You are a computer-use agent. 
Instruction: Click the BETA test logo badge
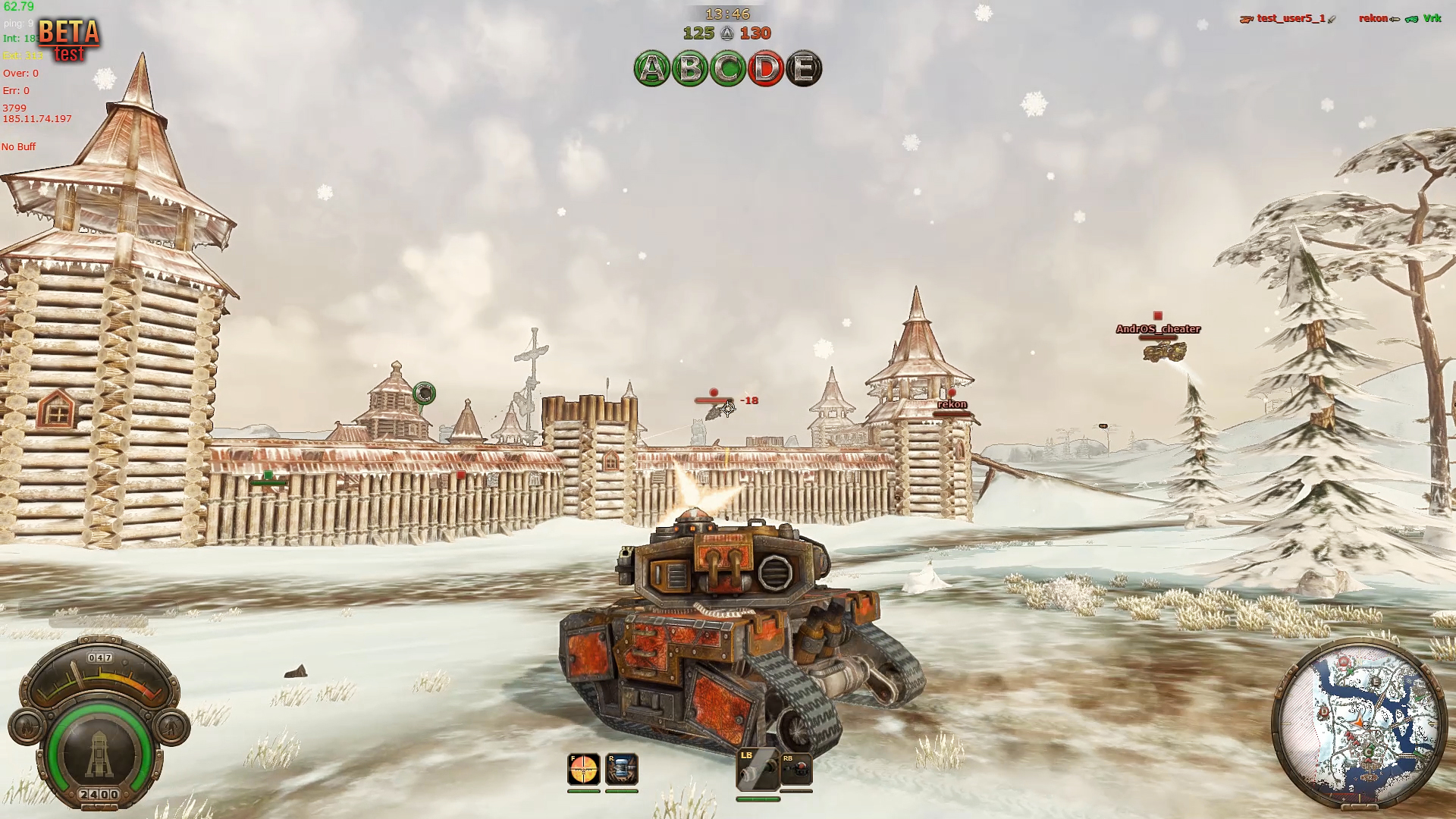69,39
